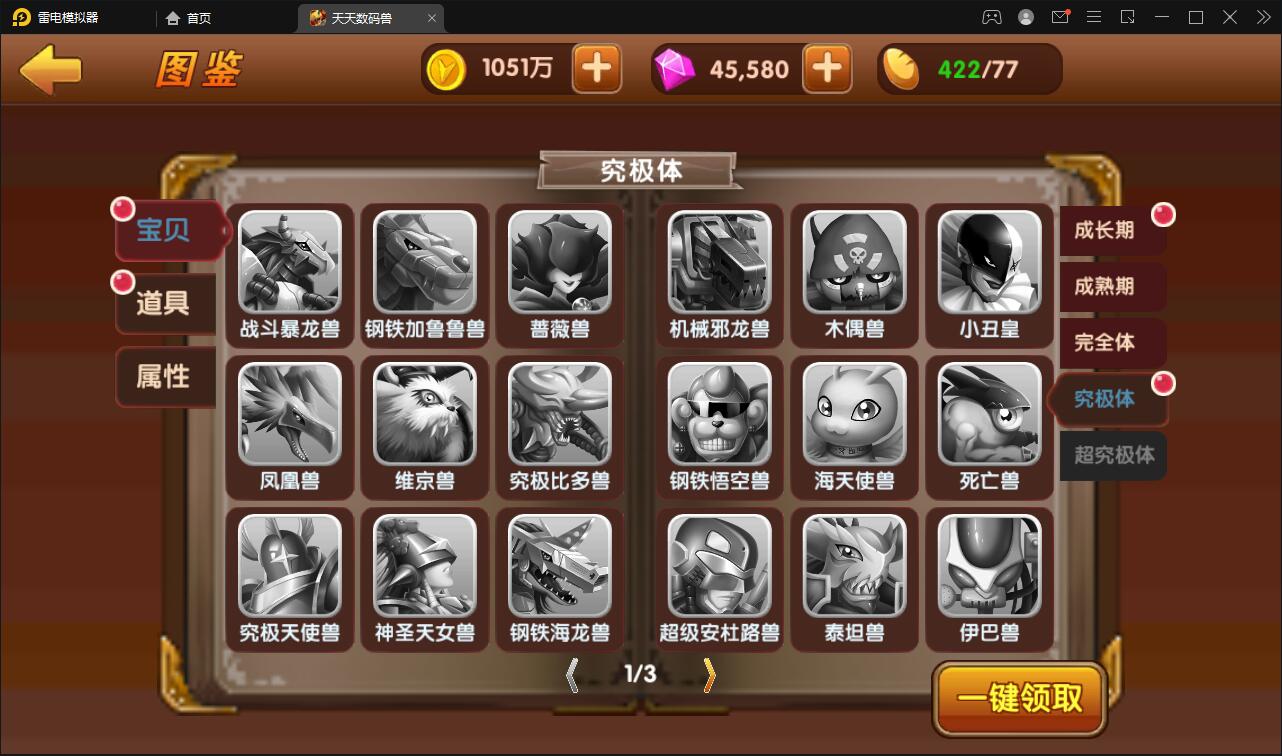View the 机械邪龙兽 entry
Screen dimensions: 1282x756
click(718, 264)
